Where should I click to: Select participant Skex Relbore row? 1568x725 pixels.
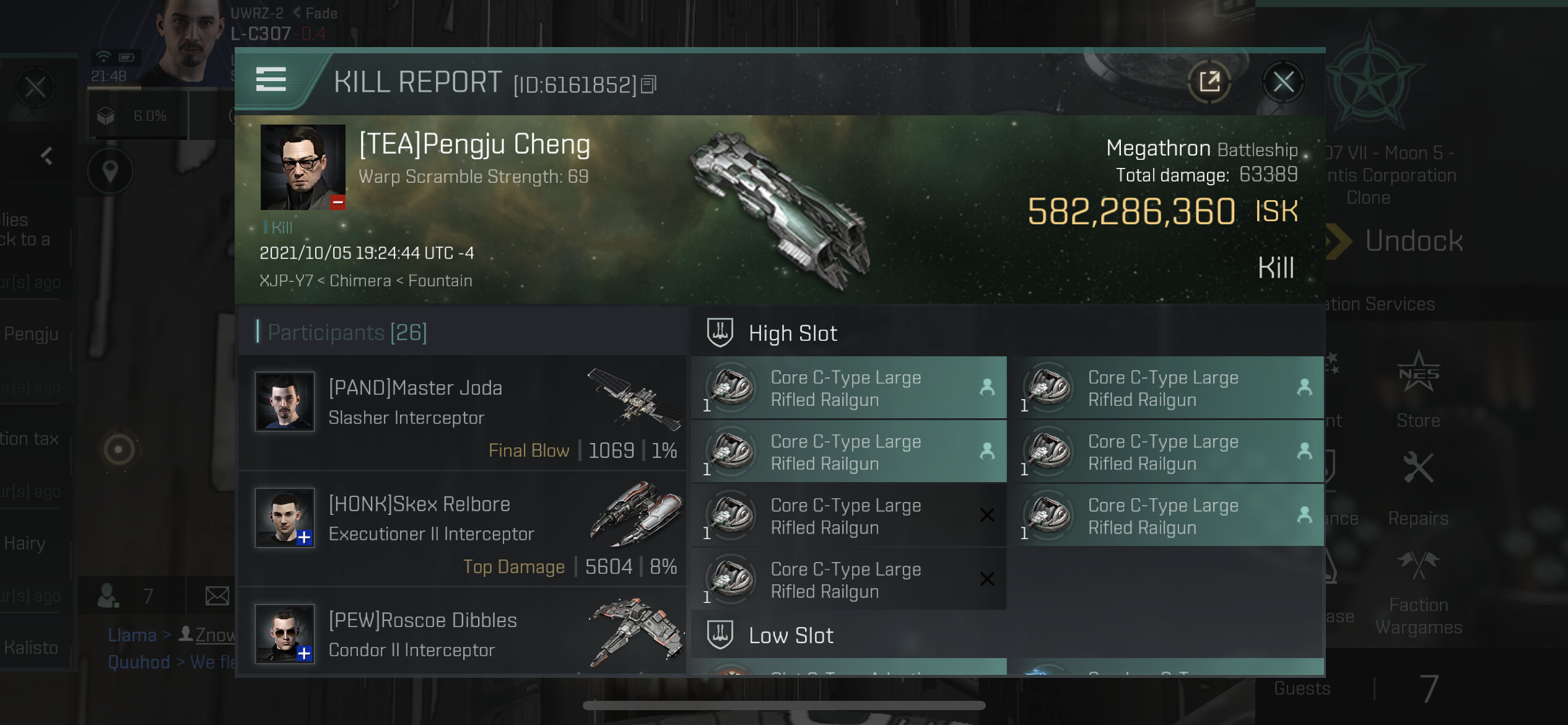click(462, 529)
